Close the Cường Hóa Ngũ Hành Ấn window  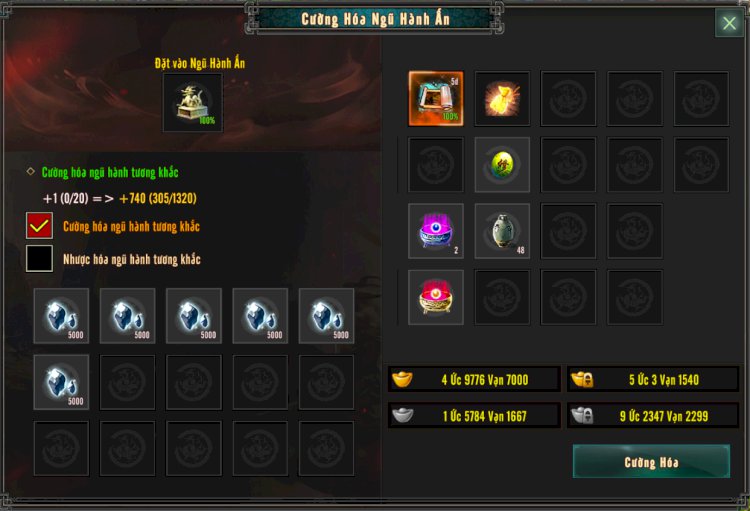(x=729, y=23)
